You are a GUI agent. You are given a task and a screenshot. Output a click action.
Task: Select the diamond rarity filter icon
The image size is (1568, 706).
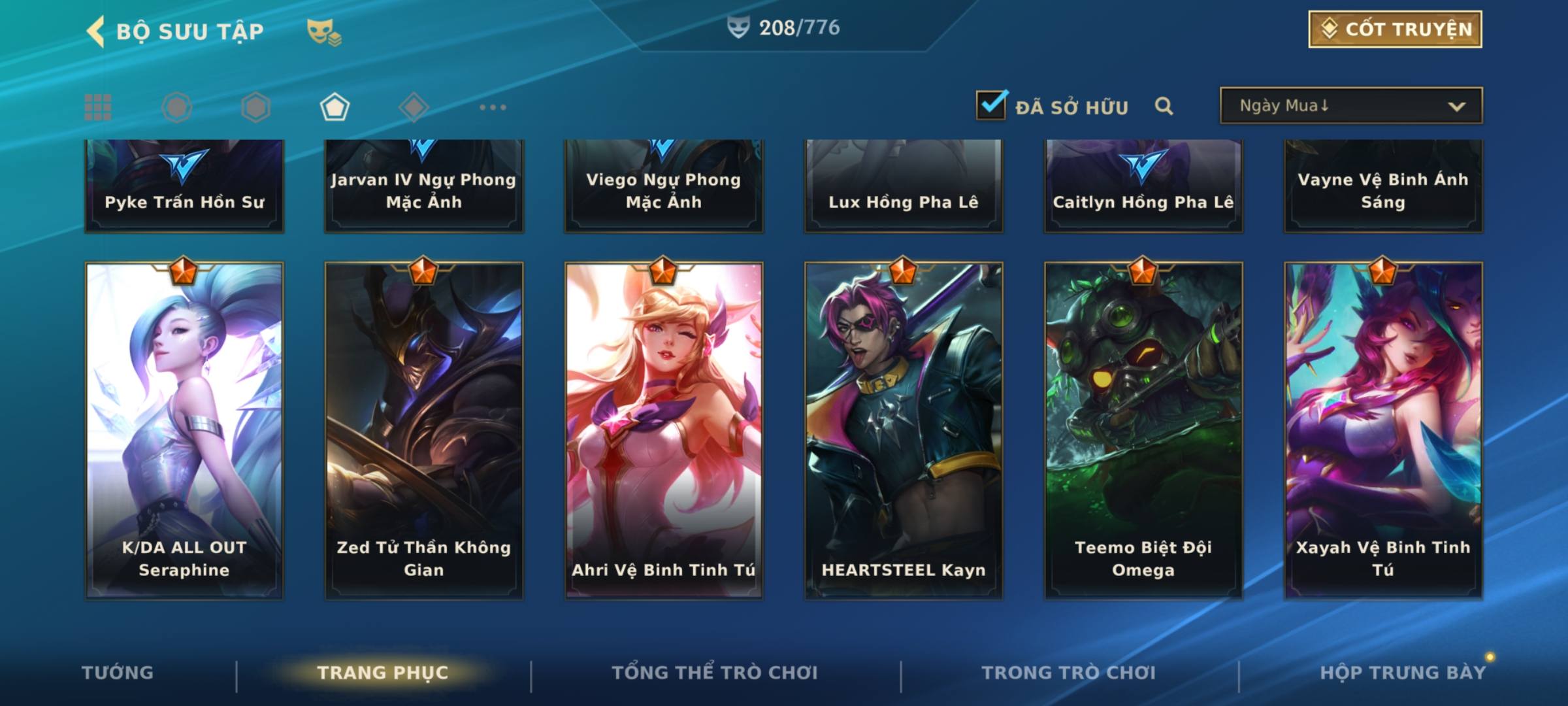(x=414, y=107)
